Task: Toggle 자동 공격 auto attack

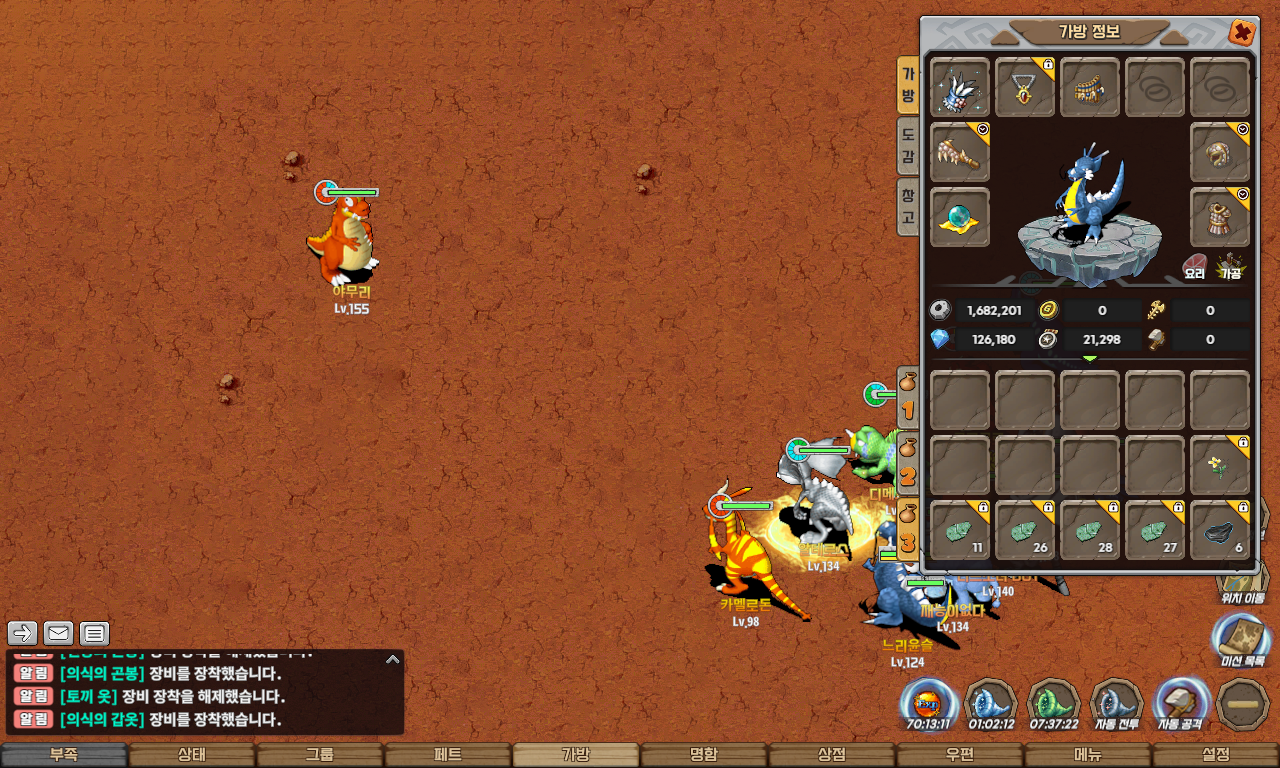Action: click(x=1180, y=704)
